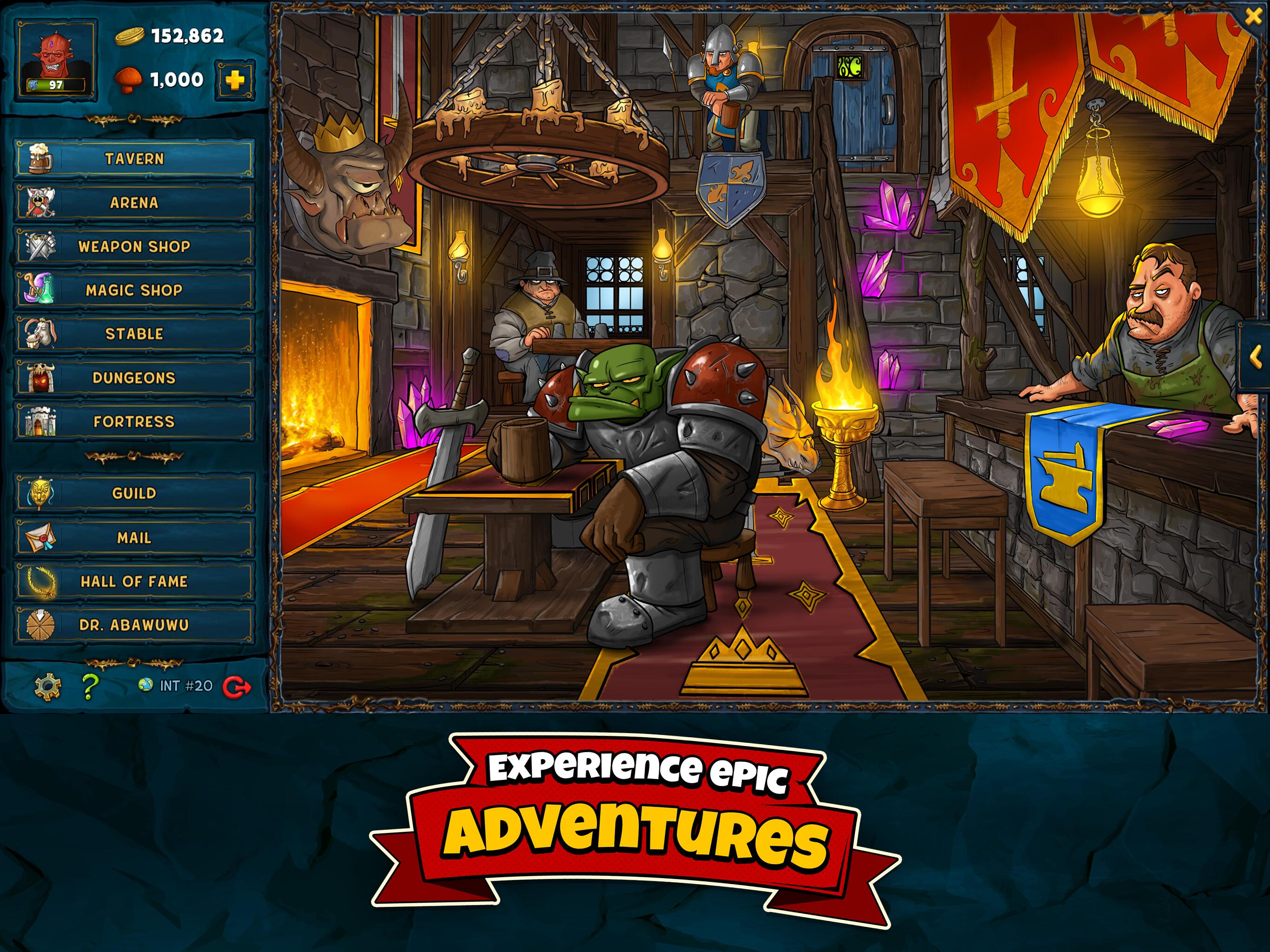Open the Tavern menu entry
This screenshot has width=1270, height=952.
point(134,159)
